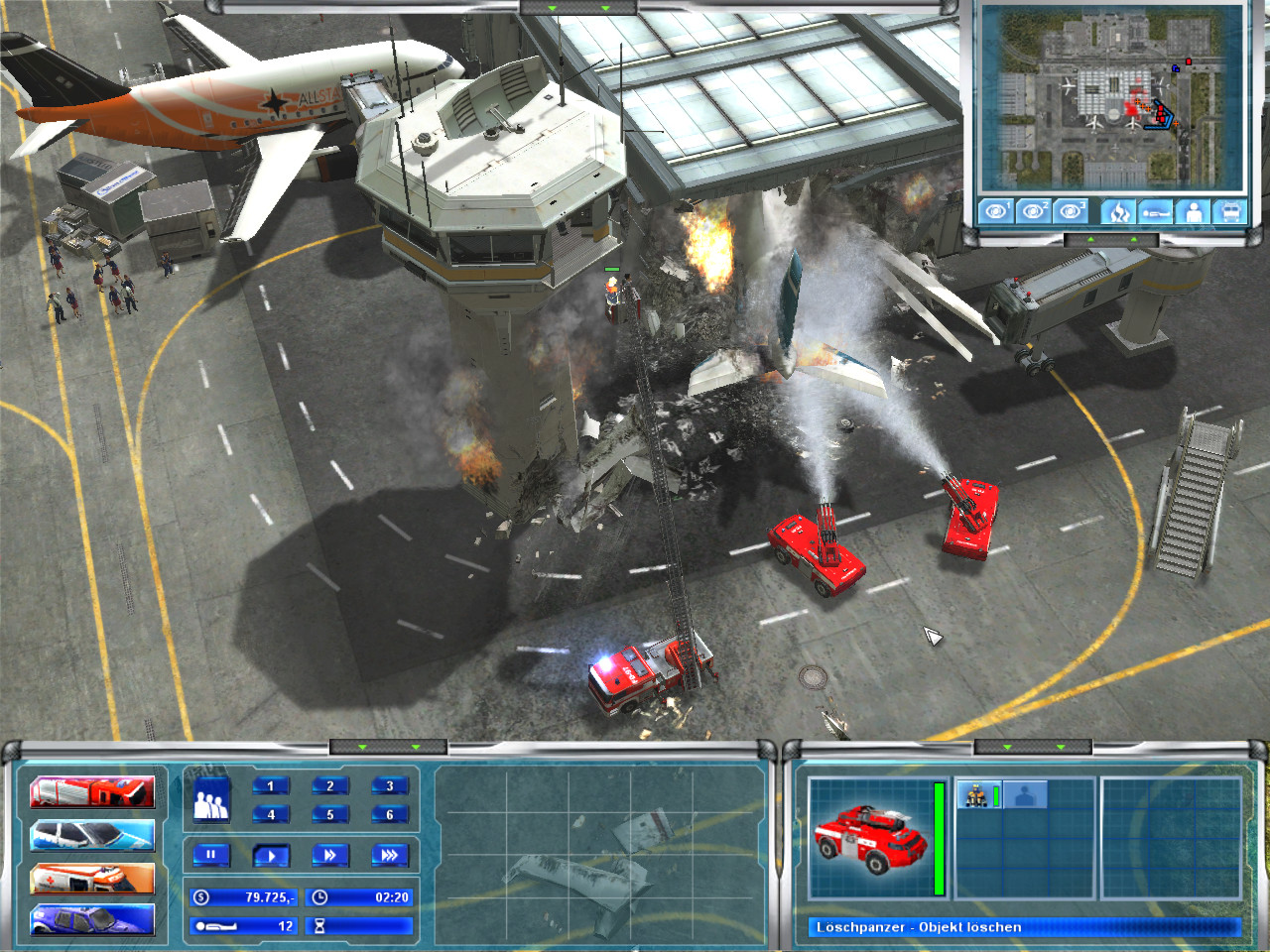1270x952 pixels.
Task: Activate triple-arrow fastest game speed
Action: [391, 856]
